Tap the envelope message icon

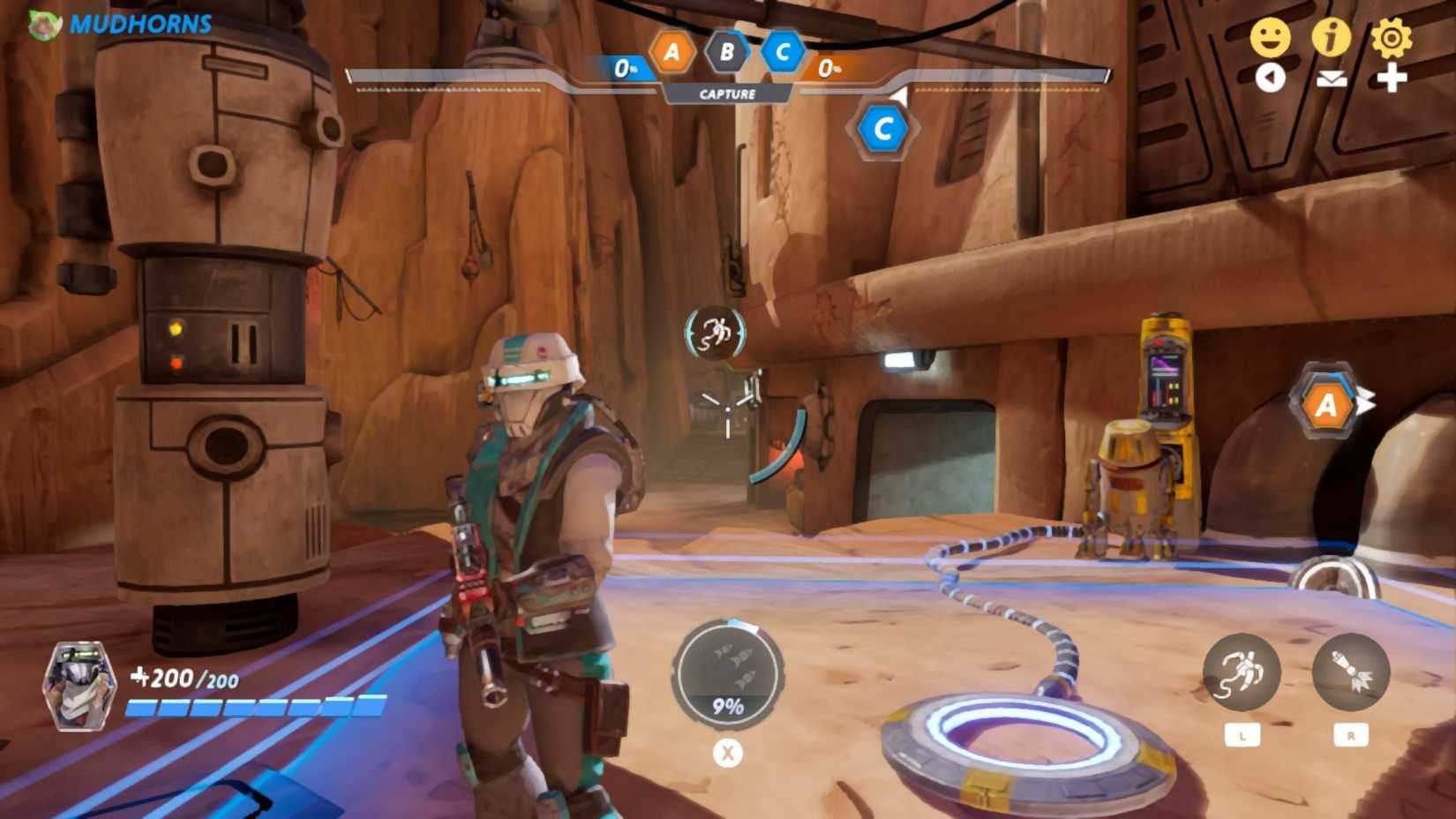click(1332, 79)
